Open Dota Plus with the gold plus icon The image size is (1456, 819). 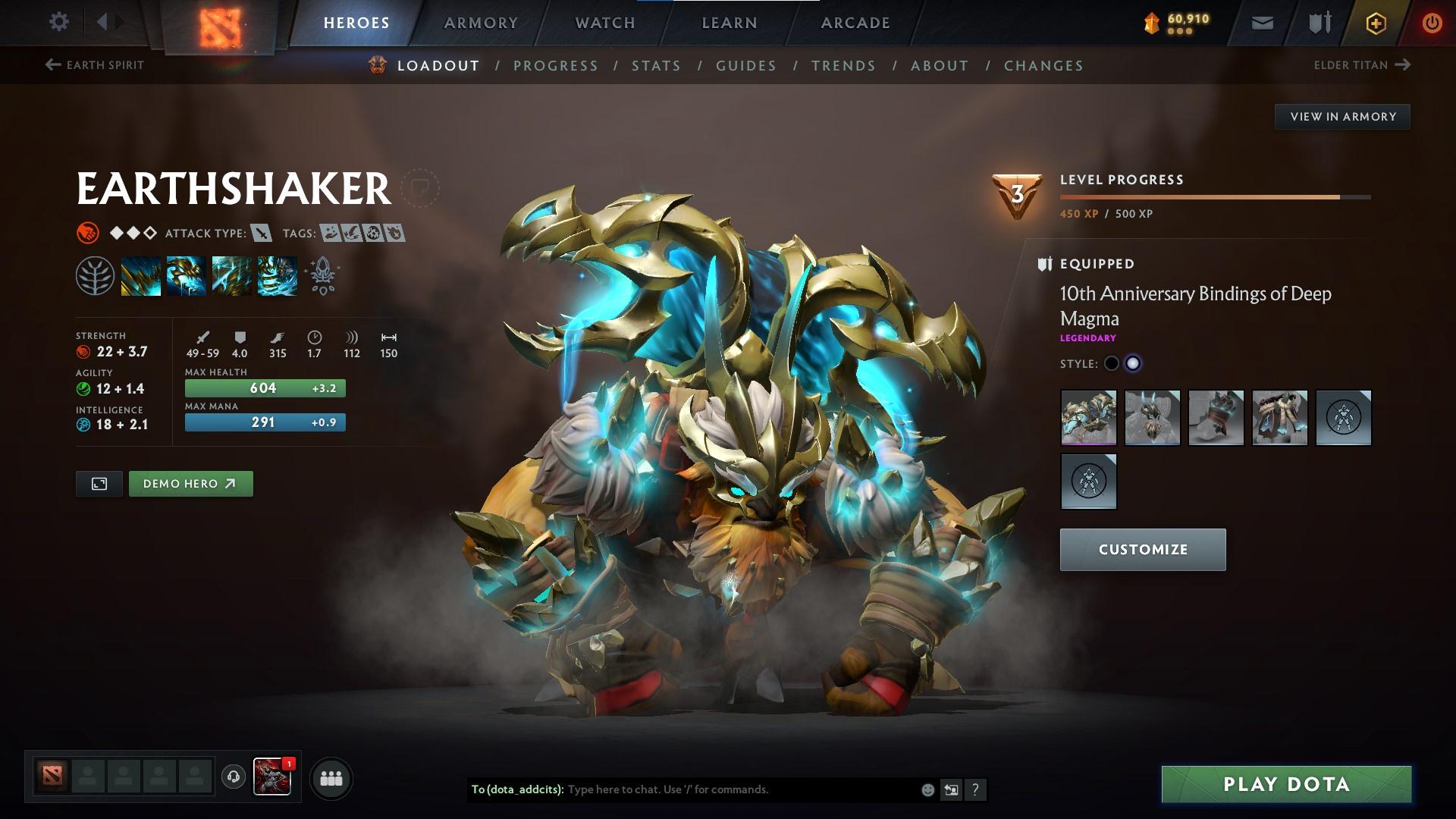[1375, 22]
